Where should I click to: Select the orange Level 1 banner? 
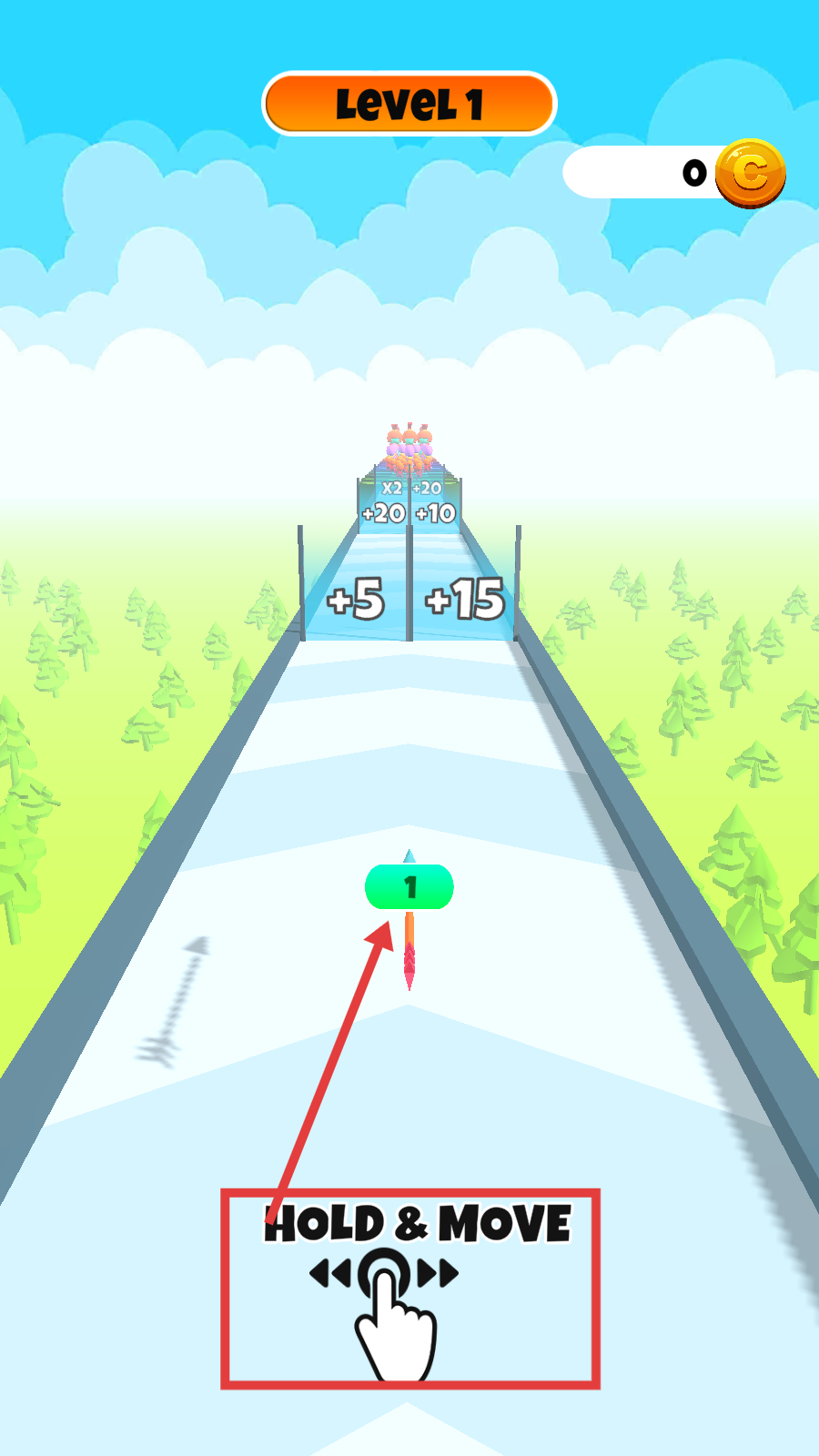tap(409, 104)
